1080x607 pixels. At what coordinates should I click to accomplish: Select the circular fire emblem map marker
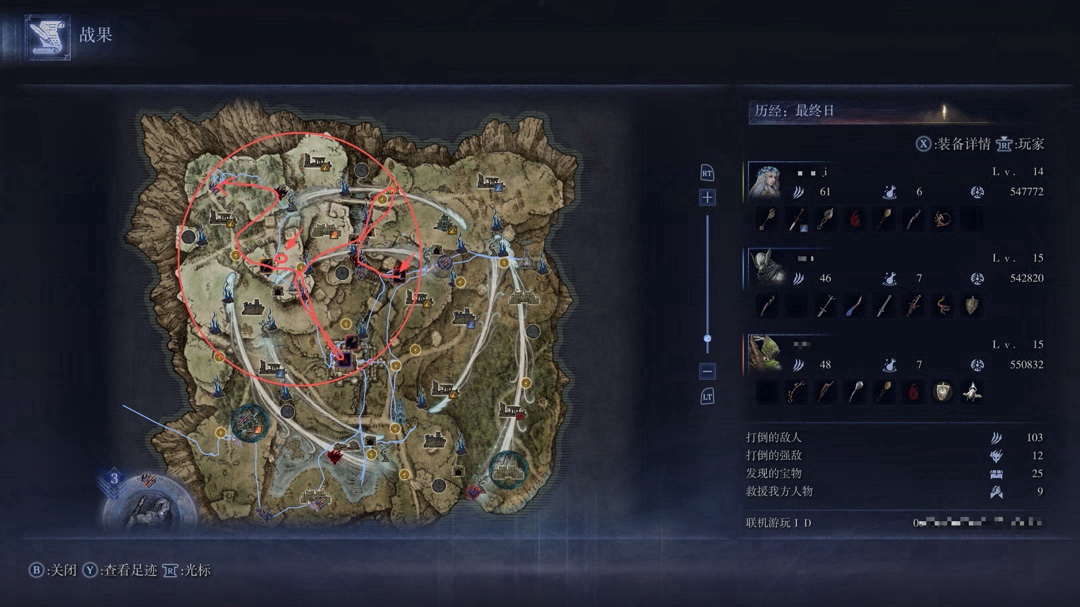point(249,424)
